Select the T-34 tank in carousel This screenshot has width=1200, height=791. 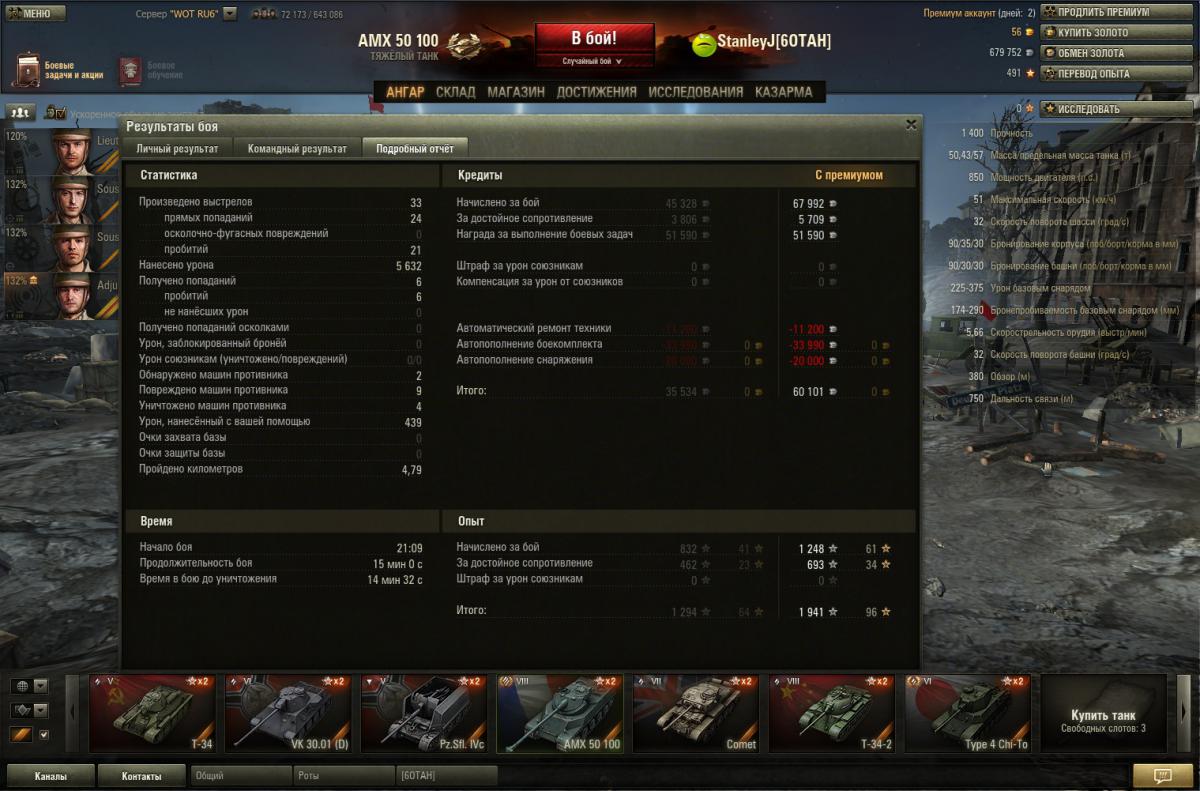(151, 713)
